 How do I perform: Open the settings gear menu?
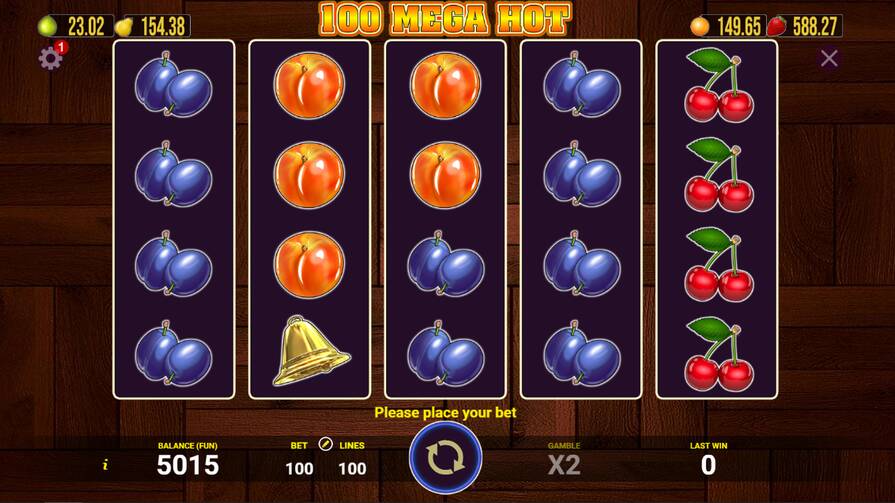coord(50,58)
